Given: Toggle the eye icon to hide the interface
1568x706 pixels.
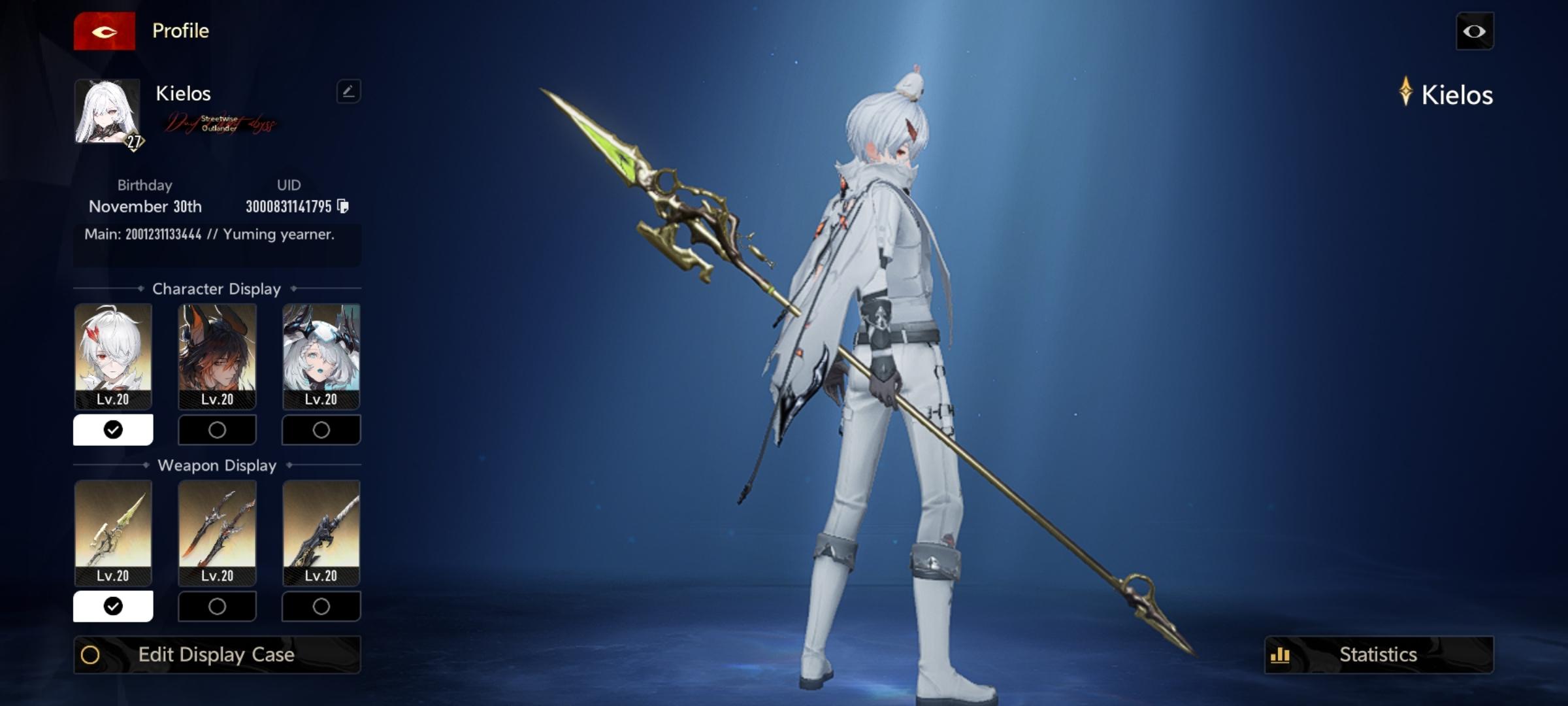Looking at the screenshot, I should [x=1475, y=31].
